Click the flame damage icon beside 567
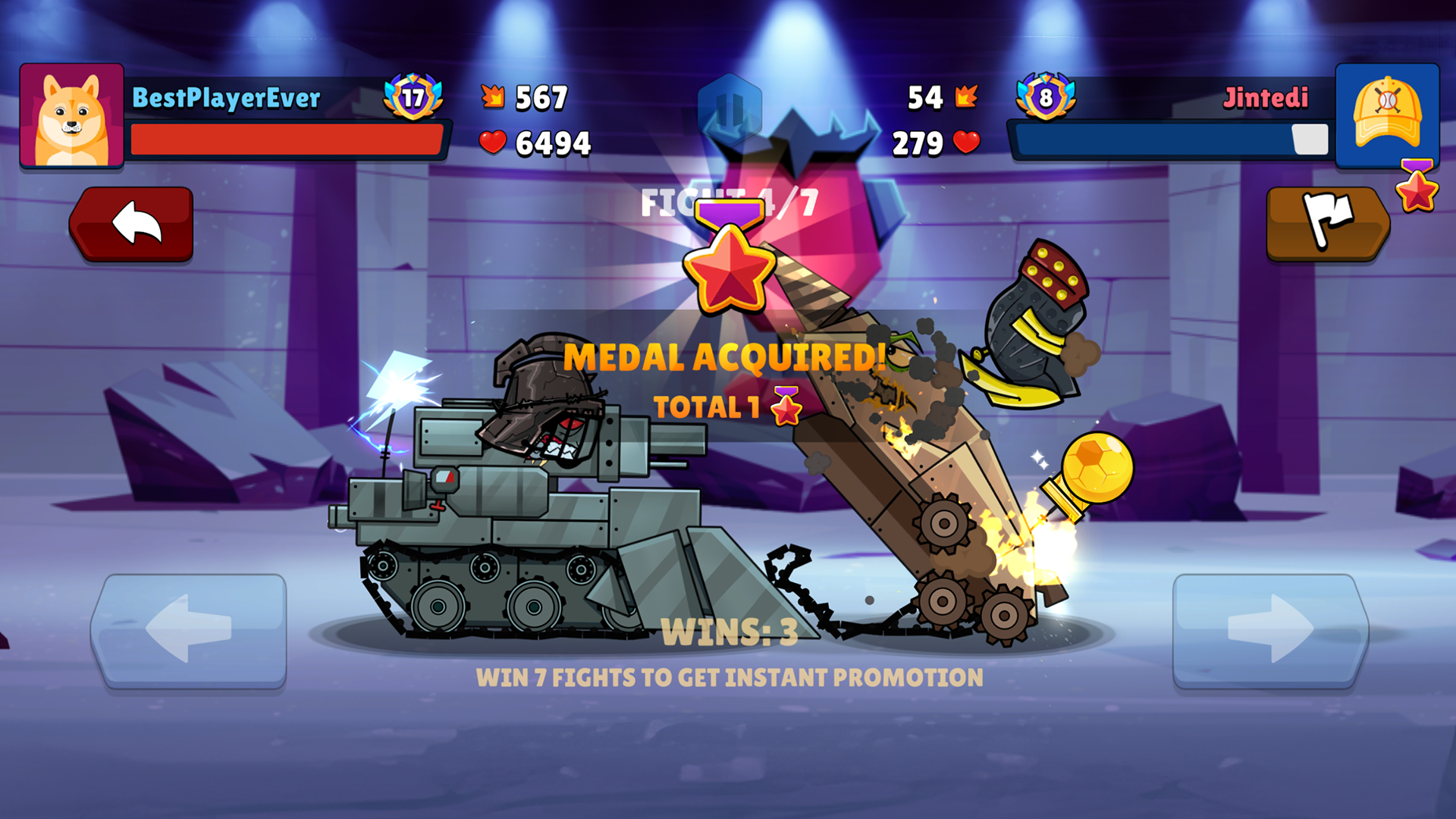Screen dimensions: 1456x819 [x=494, y=96]
